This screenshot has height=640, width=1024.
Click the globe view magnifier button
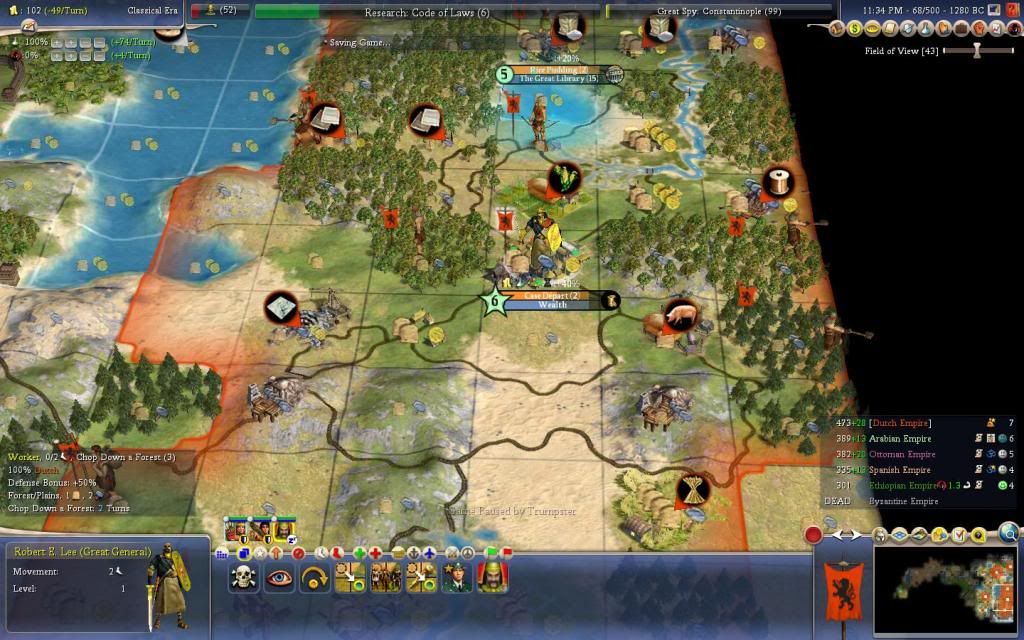point(1009,532)
